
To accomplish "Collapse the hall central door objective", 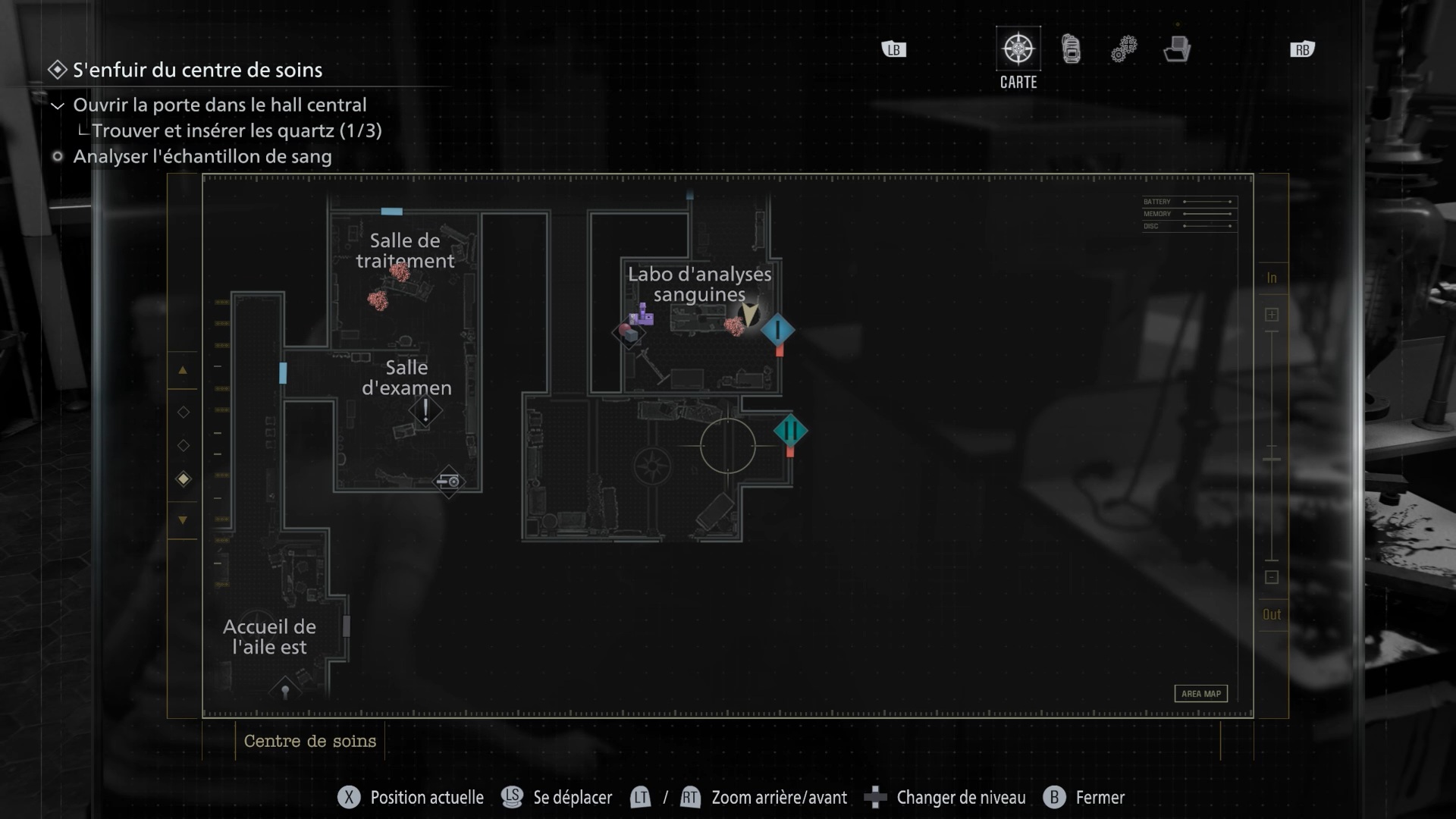I will (57, 105).
